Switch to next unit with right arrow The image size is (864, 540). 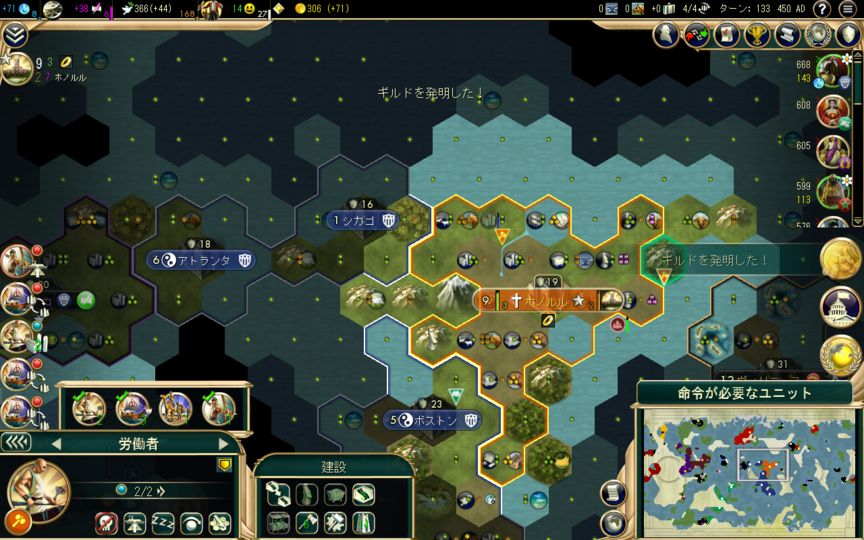[223, 442]
